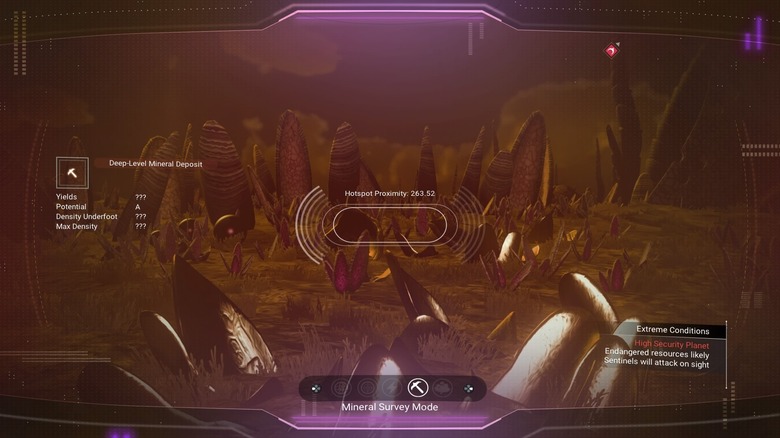Select the red marker icon on the visor
780x438 pixels.
point(611,50)
